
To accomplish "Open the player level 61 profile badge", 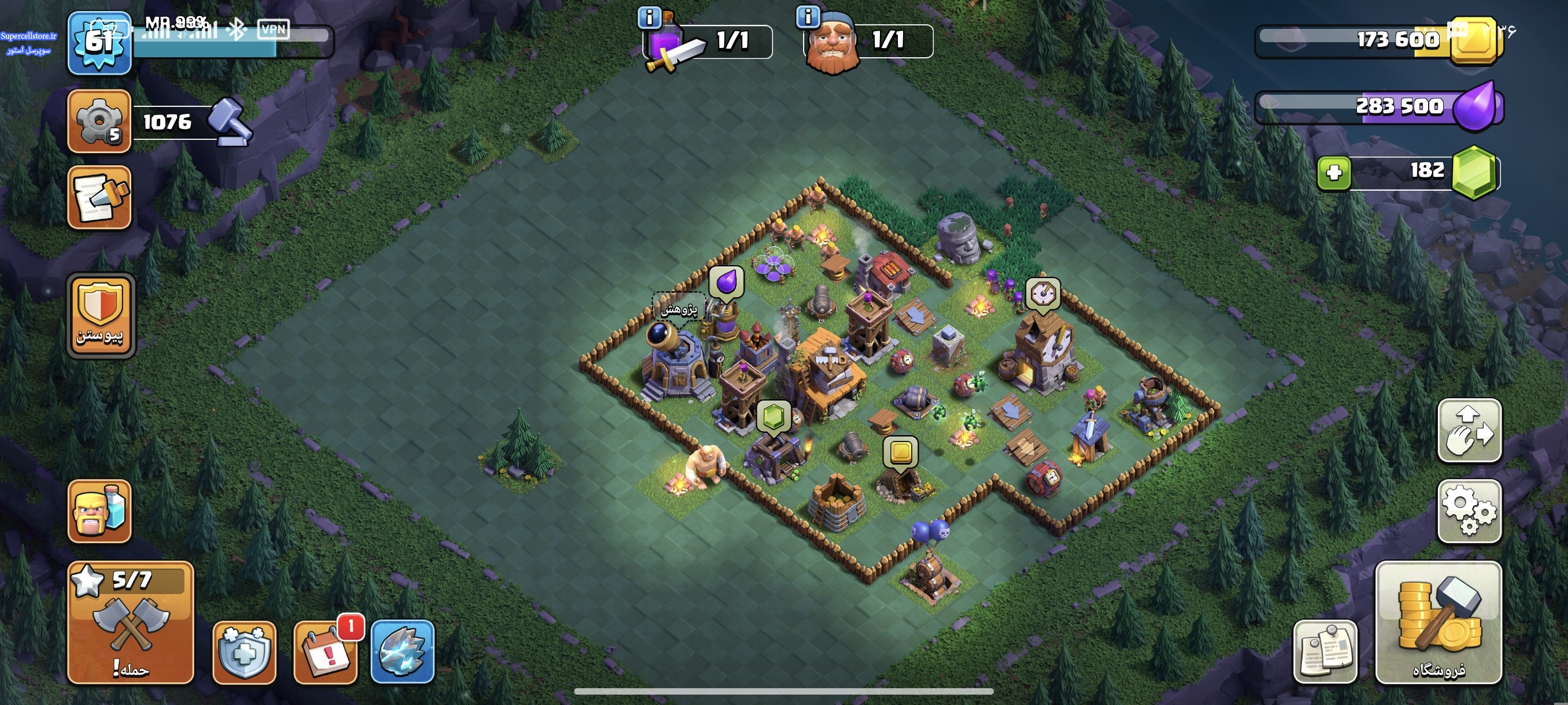I will 99,43.
